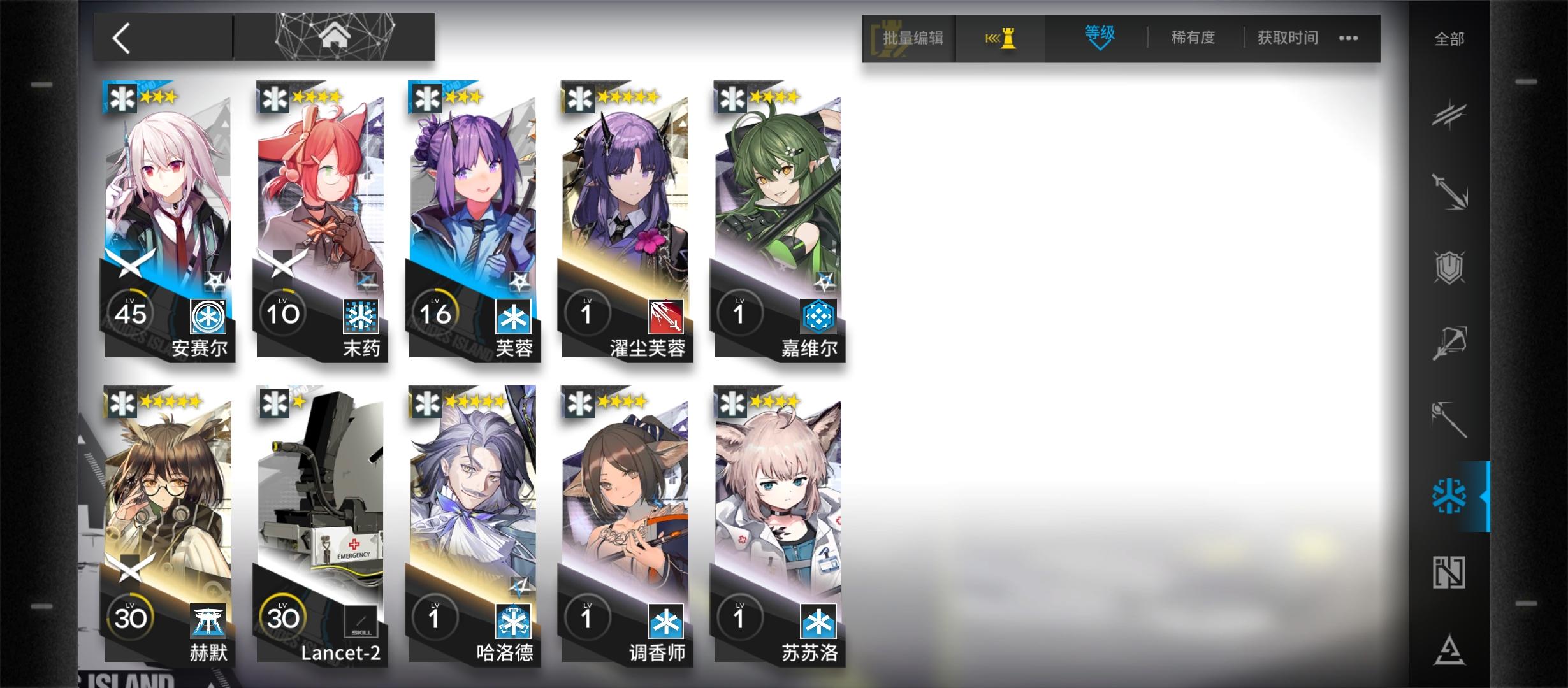Click the level 45 progress ring on 安赛尔
Viewport: 1568px width, 688px height.
(132, 312)
